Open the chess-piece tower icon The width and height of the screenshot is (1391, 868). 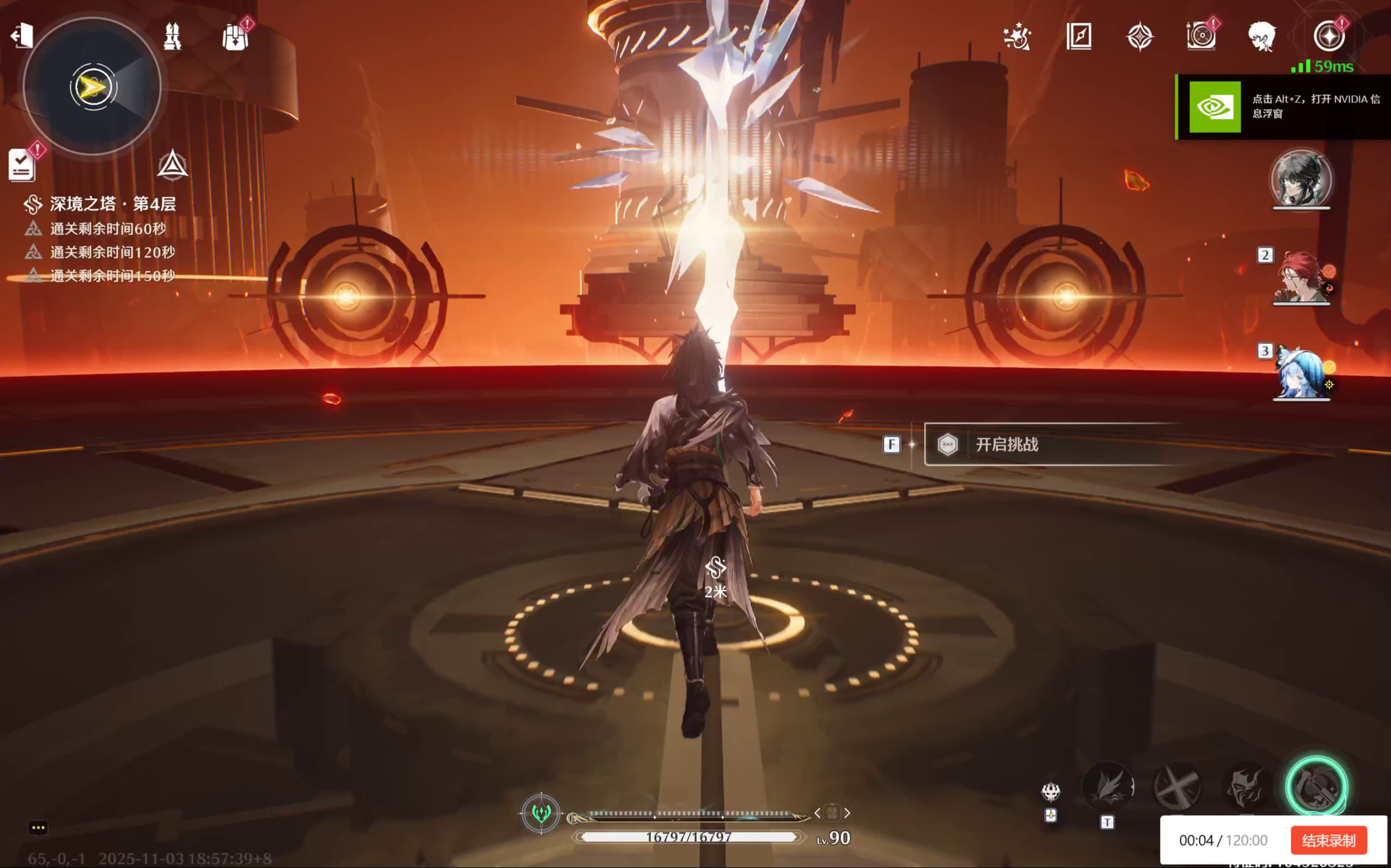click(x=172, y=36)
